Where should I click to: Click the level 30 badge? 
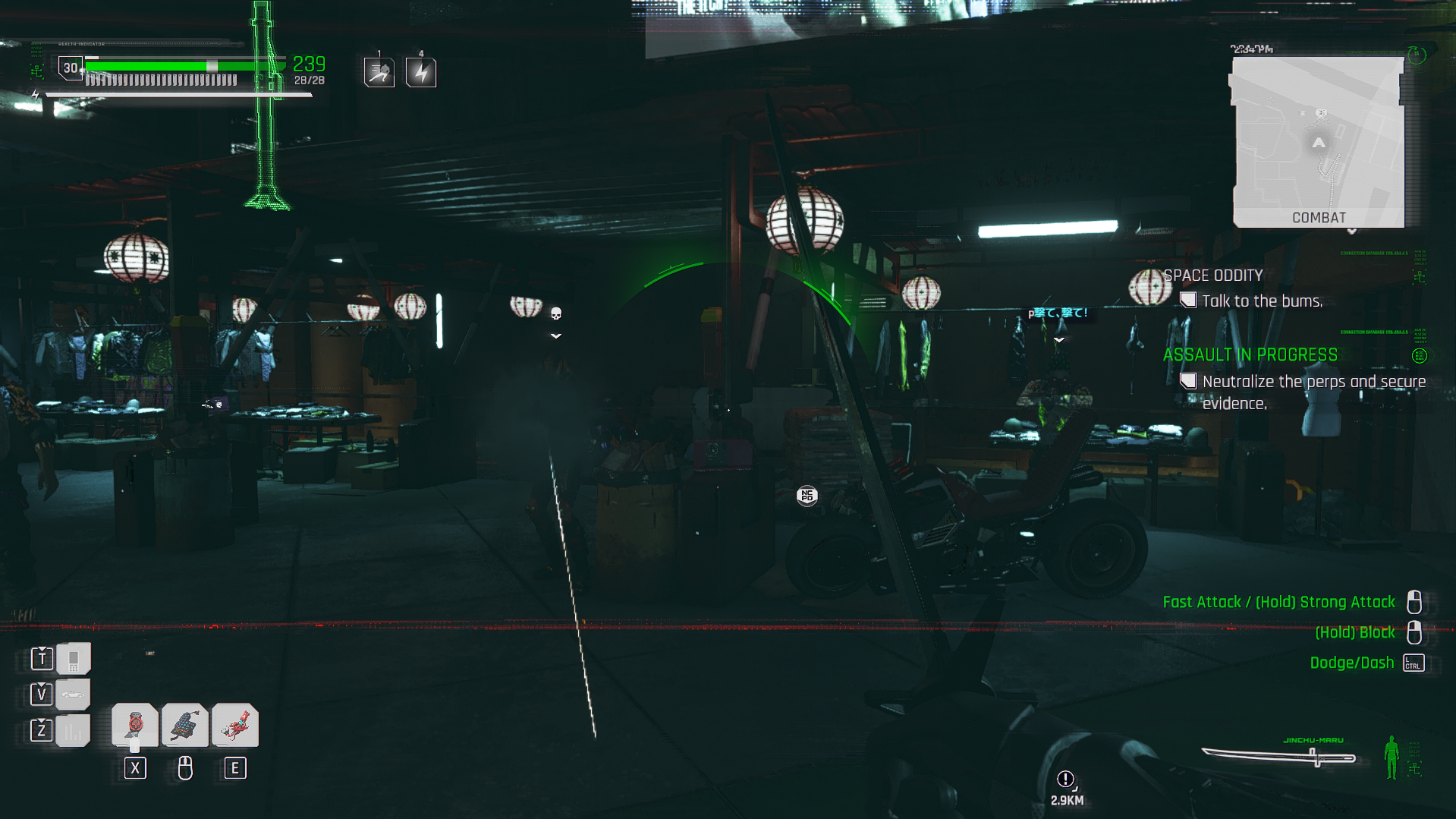click(71, 68)
